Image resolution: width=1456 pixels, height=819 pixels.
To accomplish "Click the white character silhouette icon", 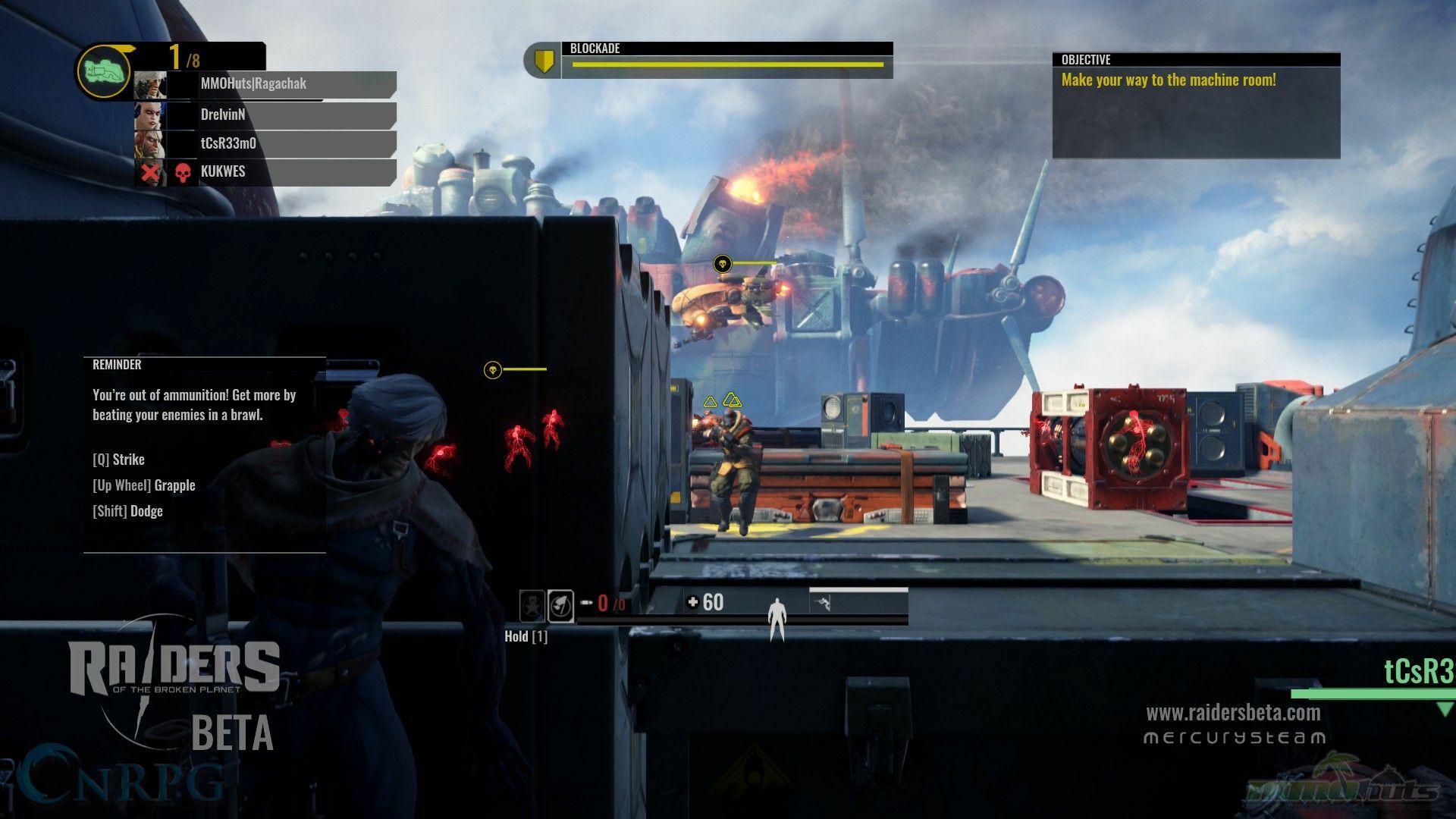I will pos(777,618).
